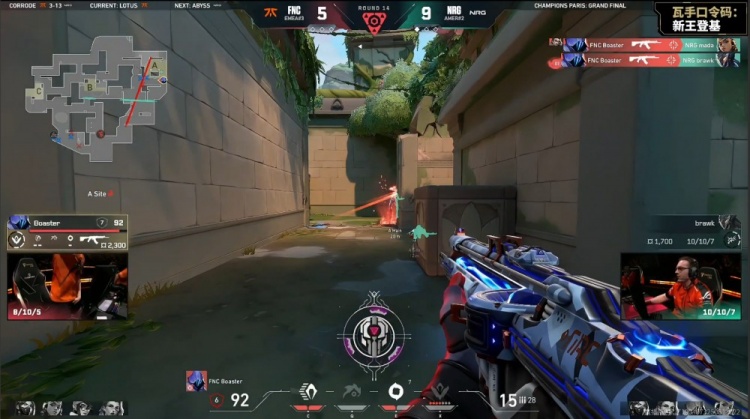750x419 pixels.
Task: Click the FNC Boaster portrait above health
Action: tap(196, 379)
